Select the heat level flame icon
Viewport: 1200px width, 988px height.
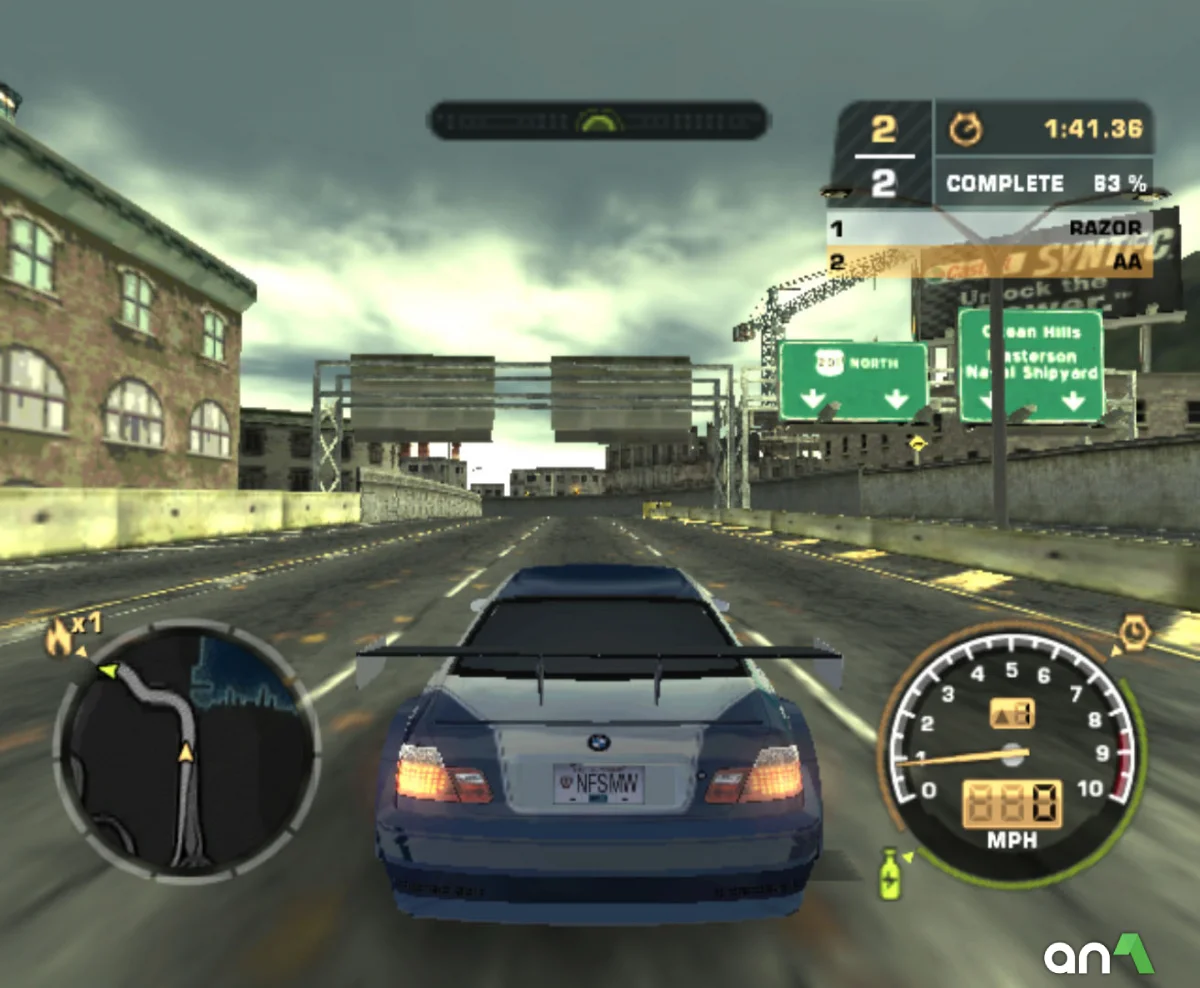click(x=58, y=638)
